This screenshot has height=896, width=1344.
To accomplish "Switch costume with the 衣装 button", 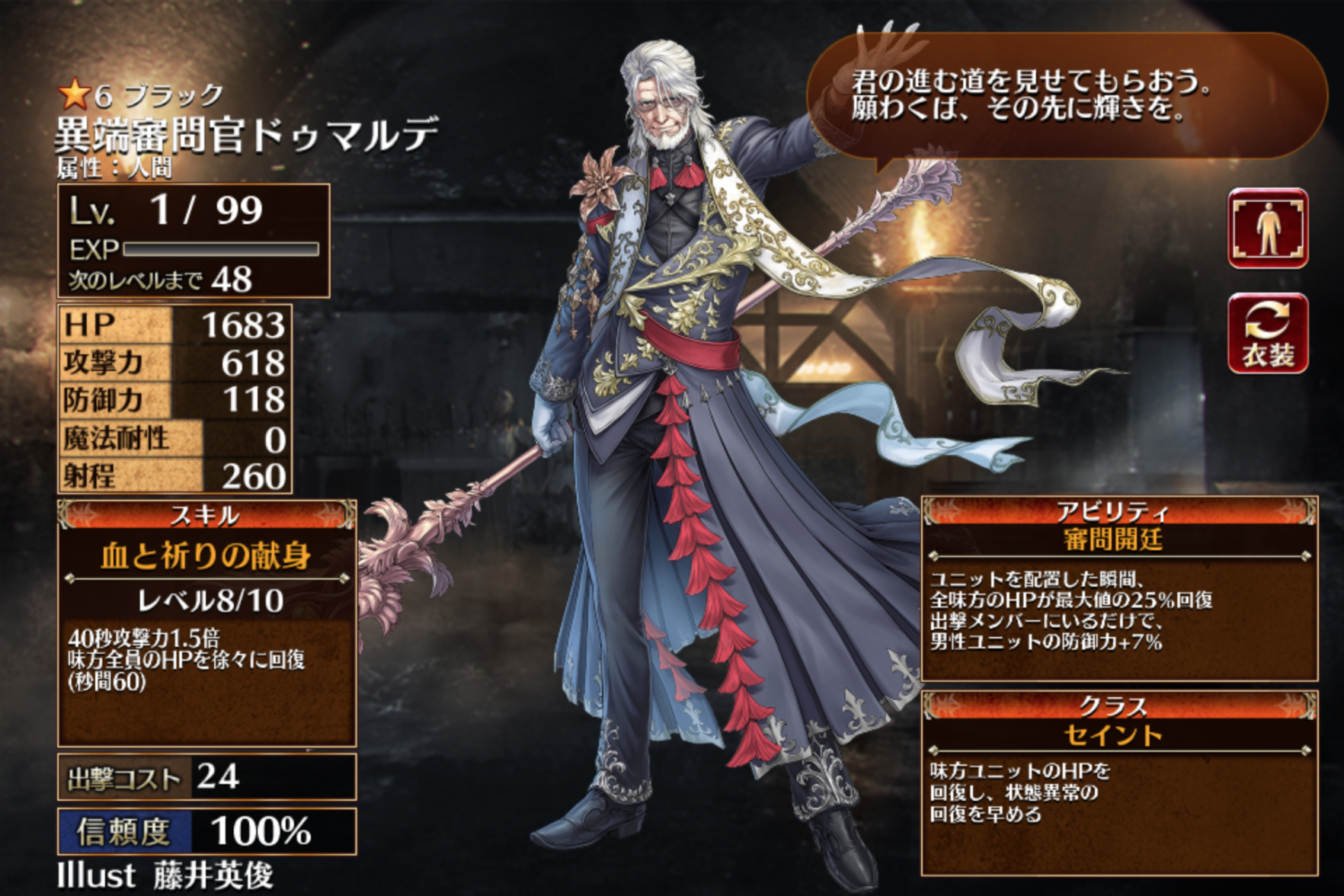I will (1268, 333).
